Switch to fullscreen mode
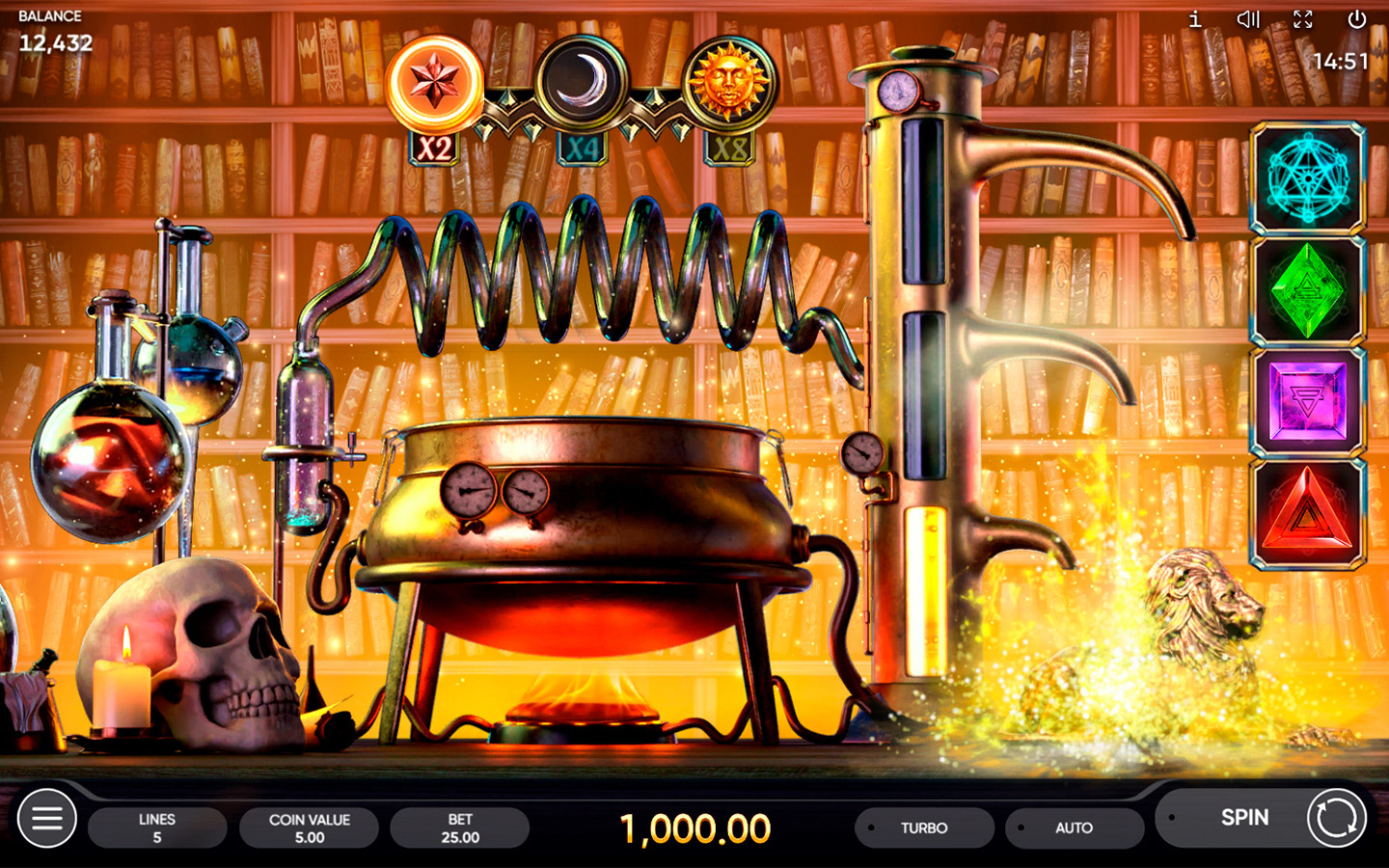 [x=1303, y=19]
